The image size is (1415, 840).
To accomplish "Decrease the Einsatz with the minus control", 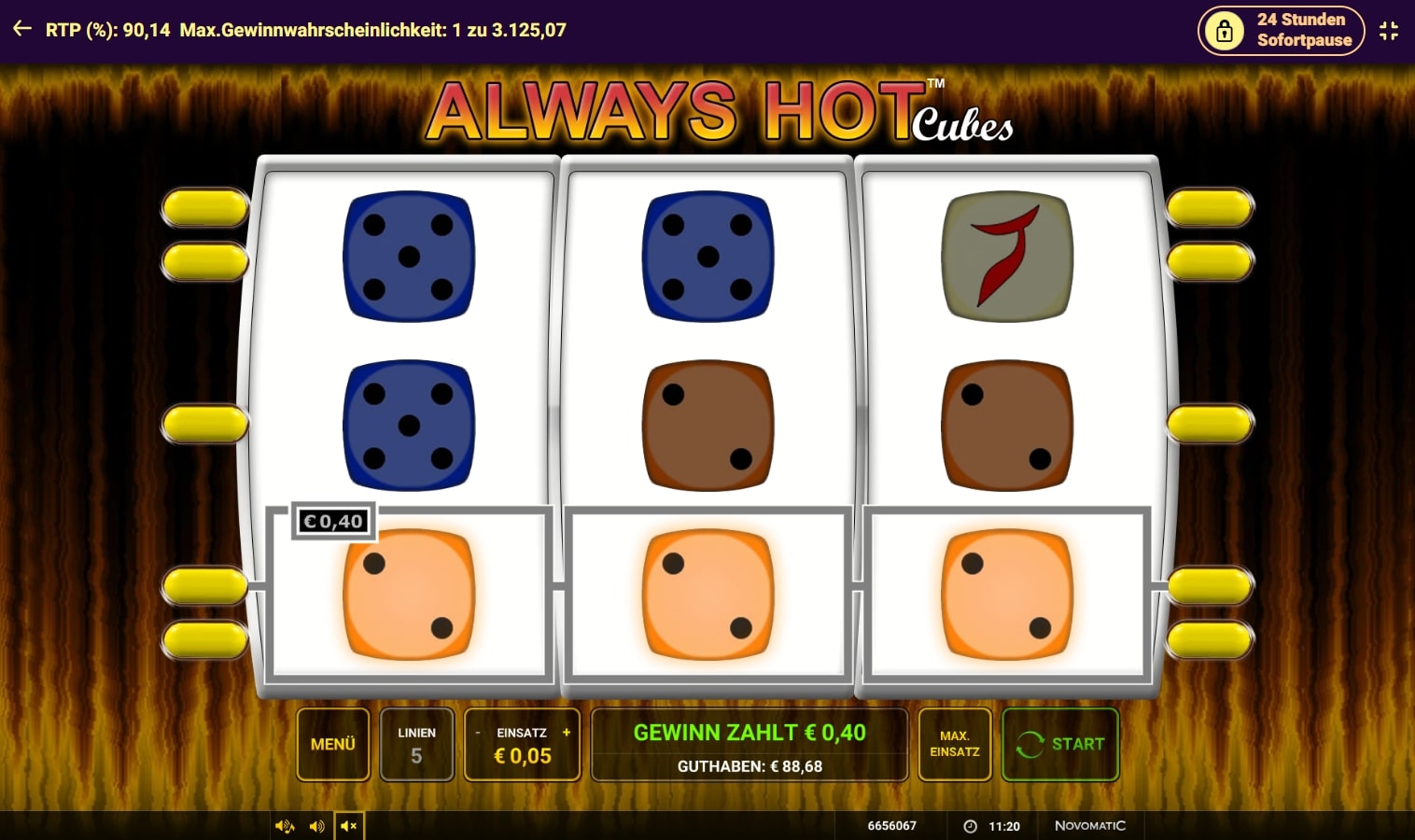I will pyautogui.click(x=479, y=733).
